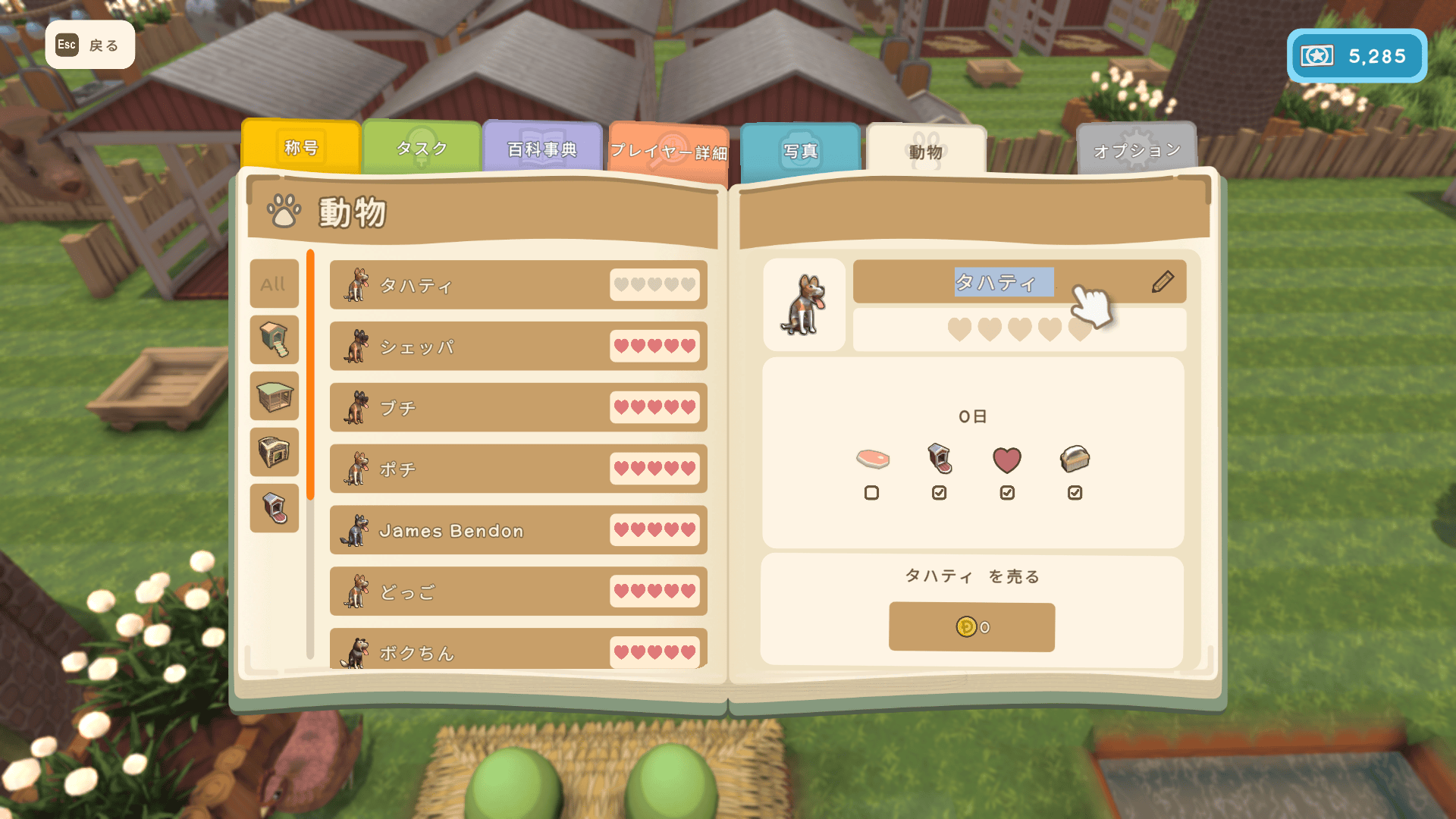The image size is (1456, 819).
Task: Switch to the プレイヤー詳細 tab
Action: pos(668,152)
